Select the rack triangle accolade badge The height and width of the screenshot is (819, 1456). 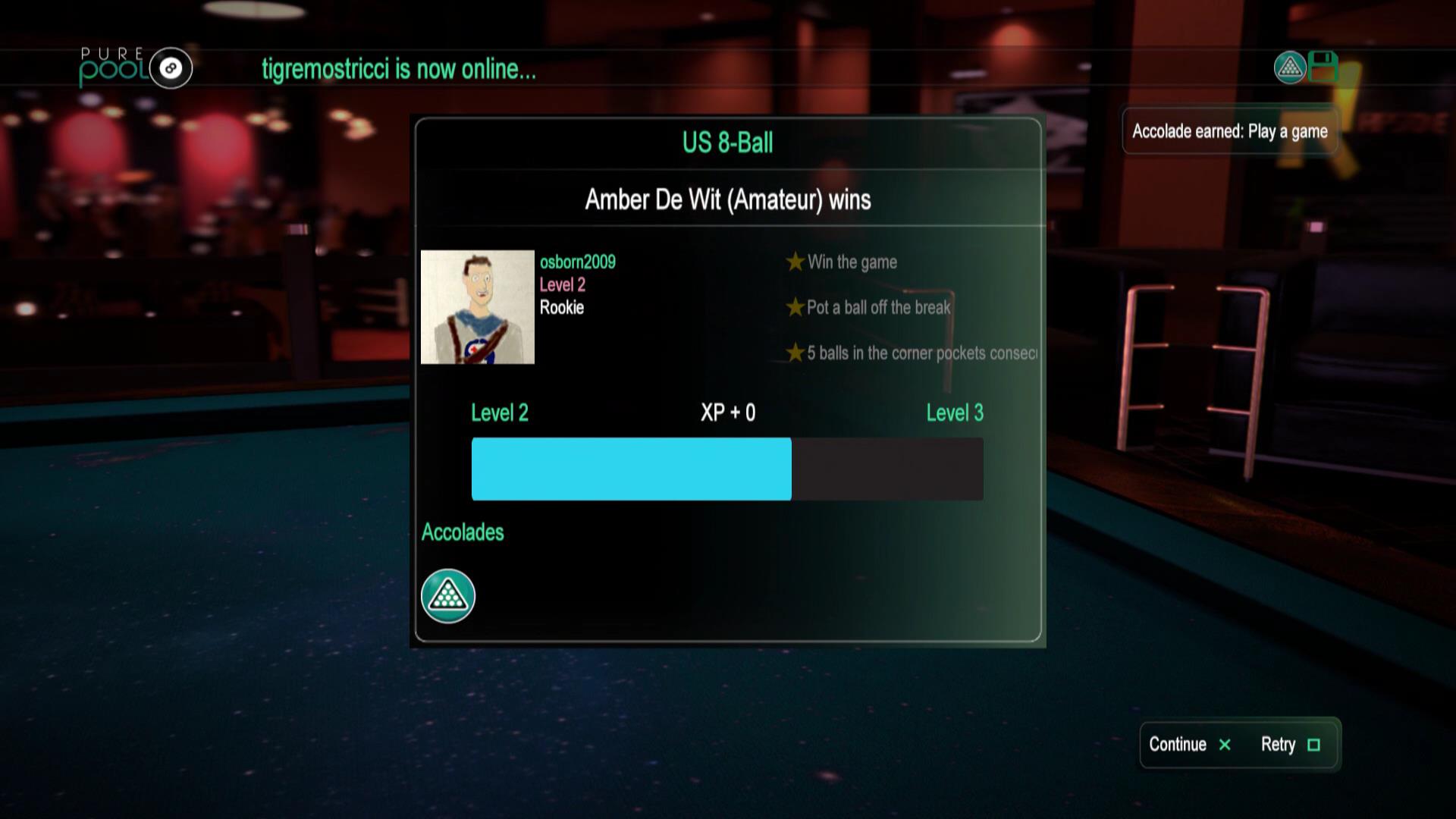tap(448, 596)
